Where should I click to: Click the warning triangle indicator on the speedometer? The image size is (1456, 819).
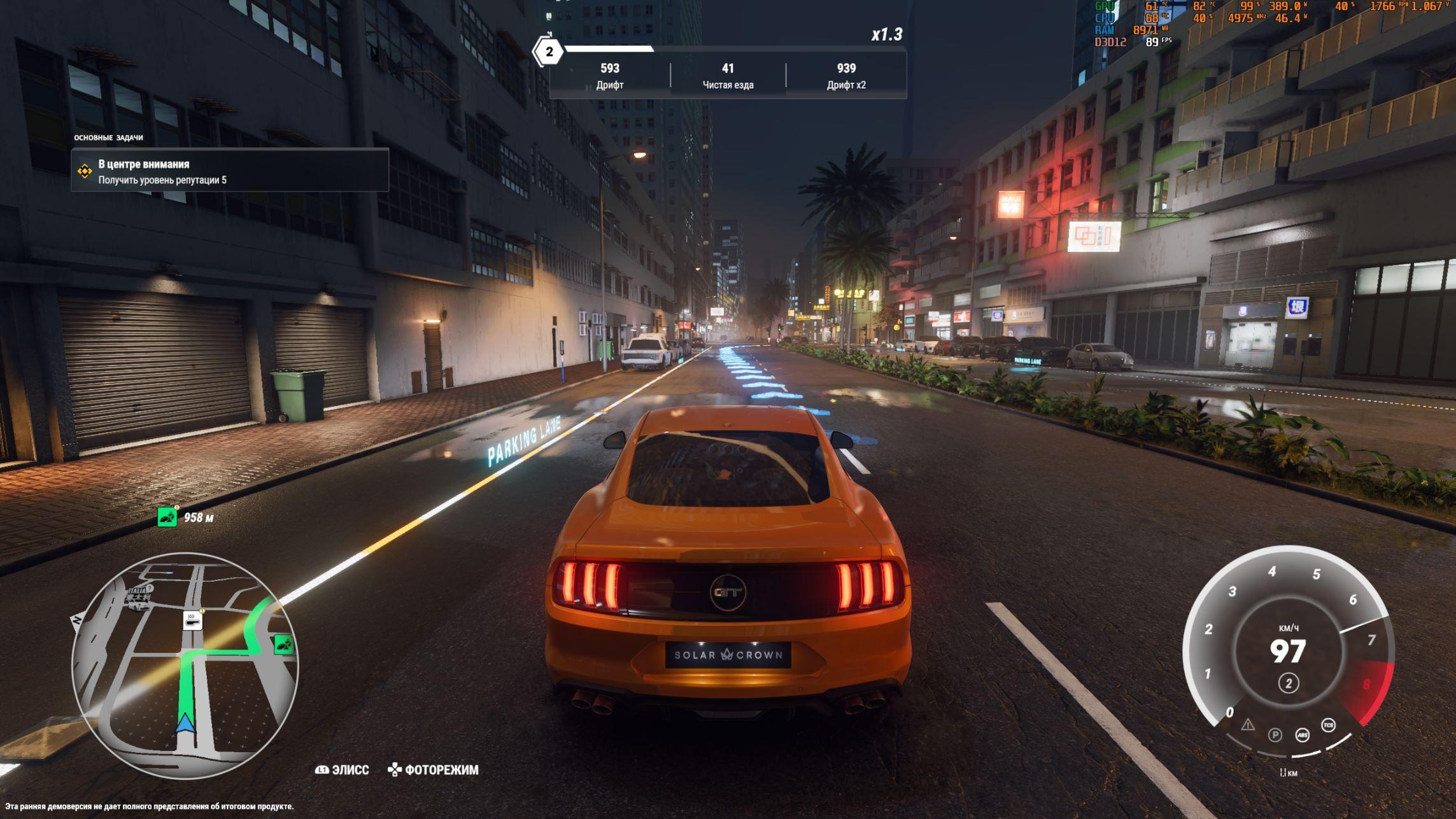[x=1247, y=725]
